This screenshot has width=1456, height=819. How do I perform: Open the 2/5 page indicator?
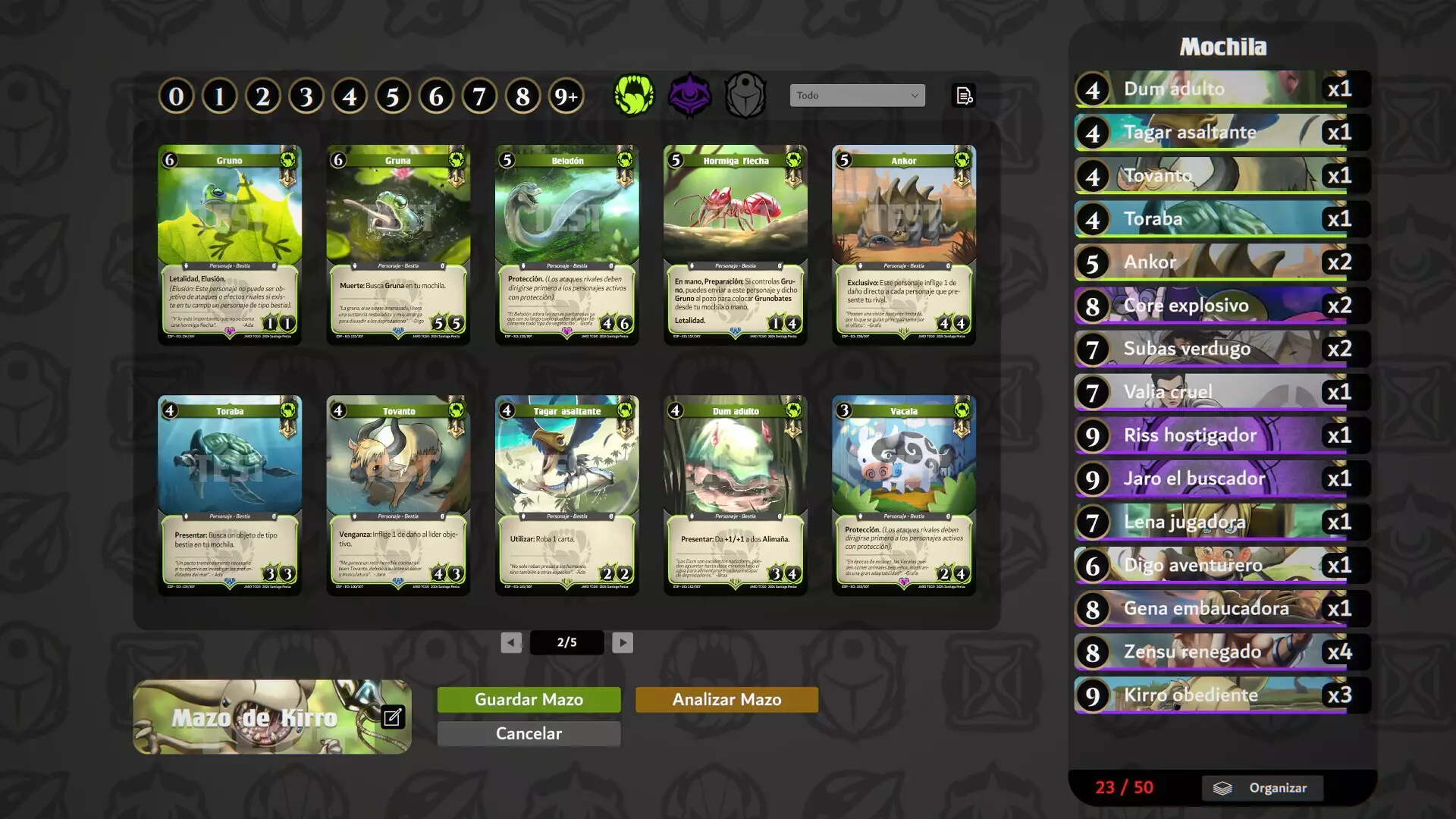(x=567, y=642)
